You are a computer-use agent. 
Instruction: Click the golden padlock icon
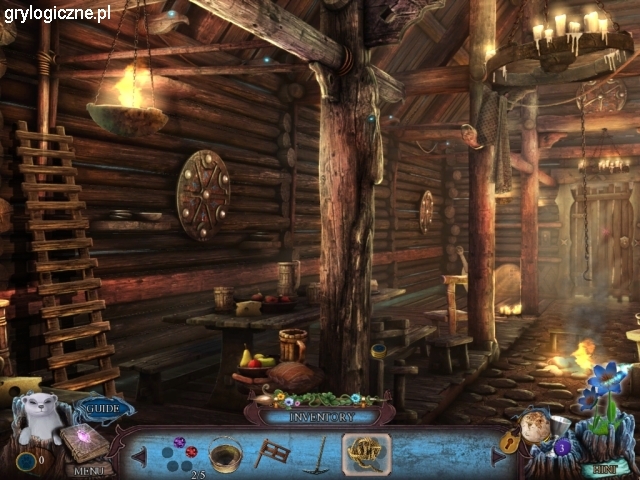point(512,441)
